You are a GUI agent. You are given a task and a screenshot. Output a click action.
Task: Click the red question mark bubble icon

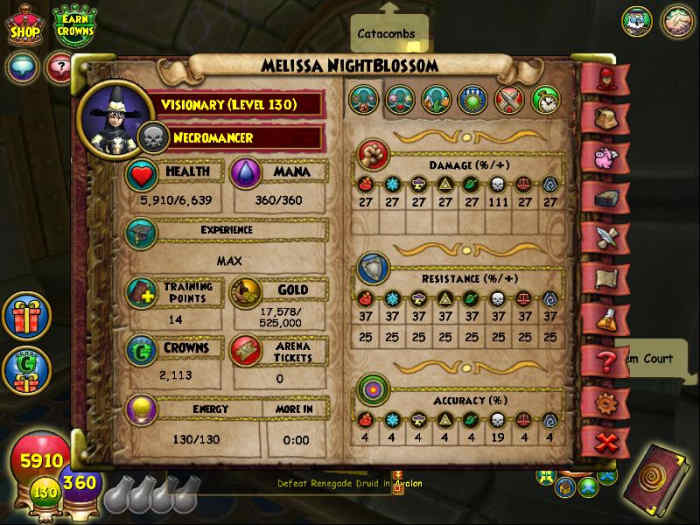pos(59,68)
